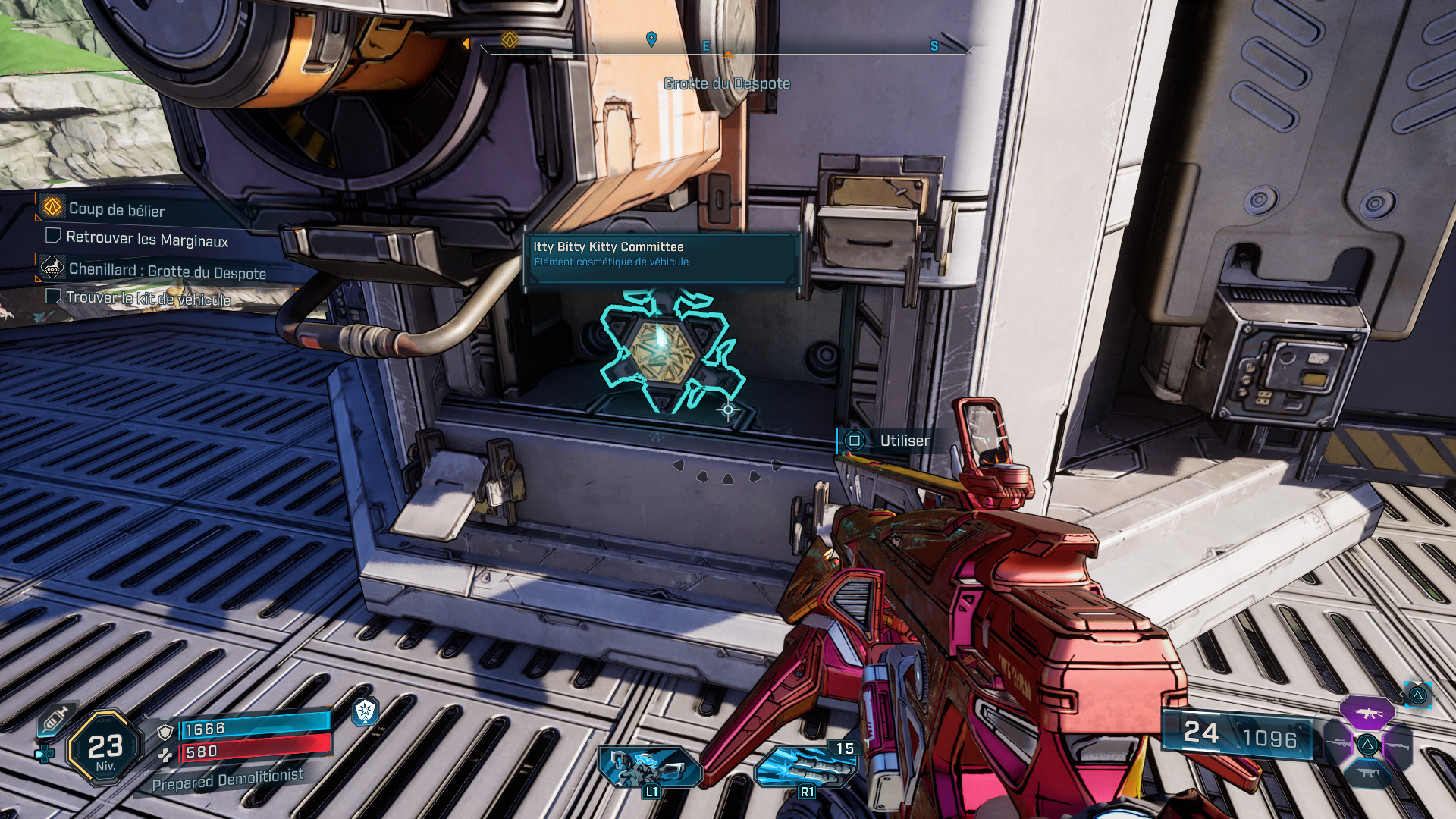Select the assault rifle in the weapon wheel

(x=1367, y=713)
